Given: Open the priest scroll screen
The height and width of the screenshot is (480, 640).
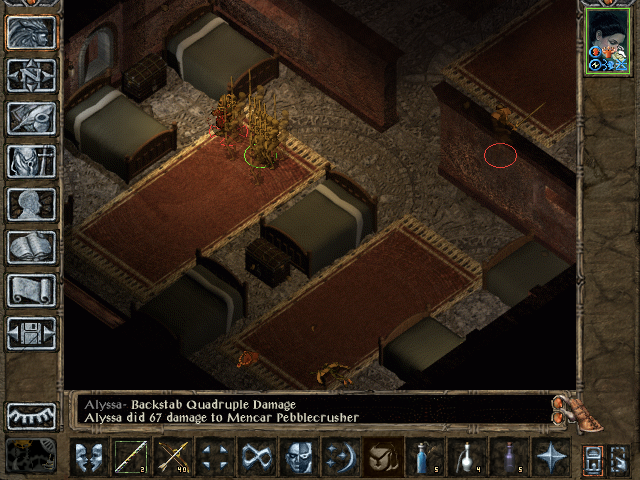Looking at the screenshot, I should 32,290.
